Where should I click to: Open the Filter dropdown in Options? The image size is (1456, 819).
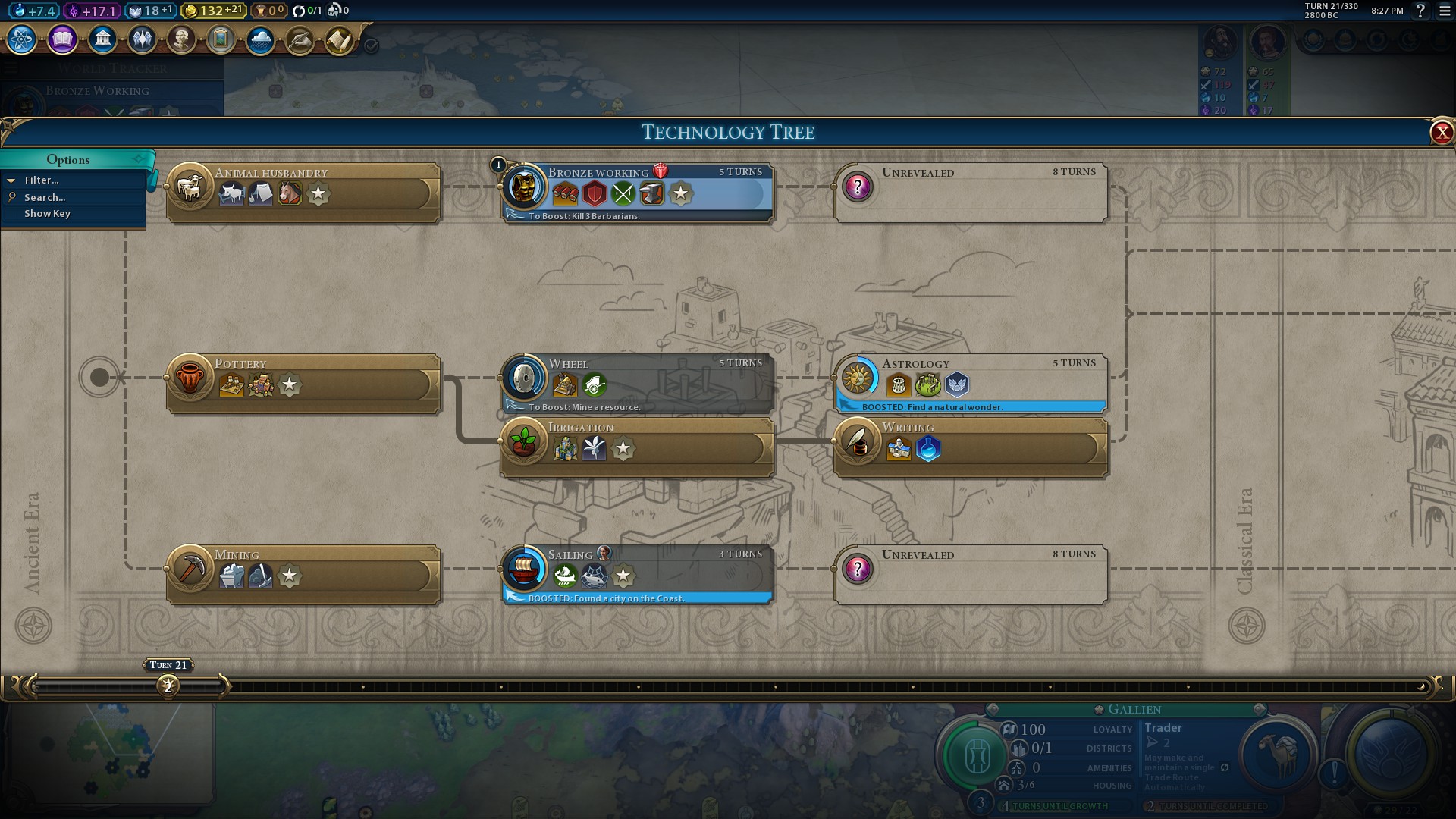(x=42, y=180)
